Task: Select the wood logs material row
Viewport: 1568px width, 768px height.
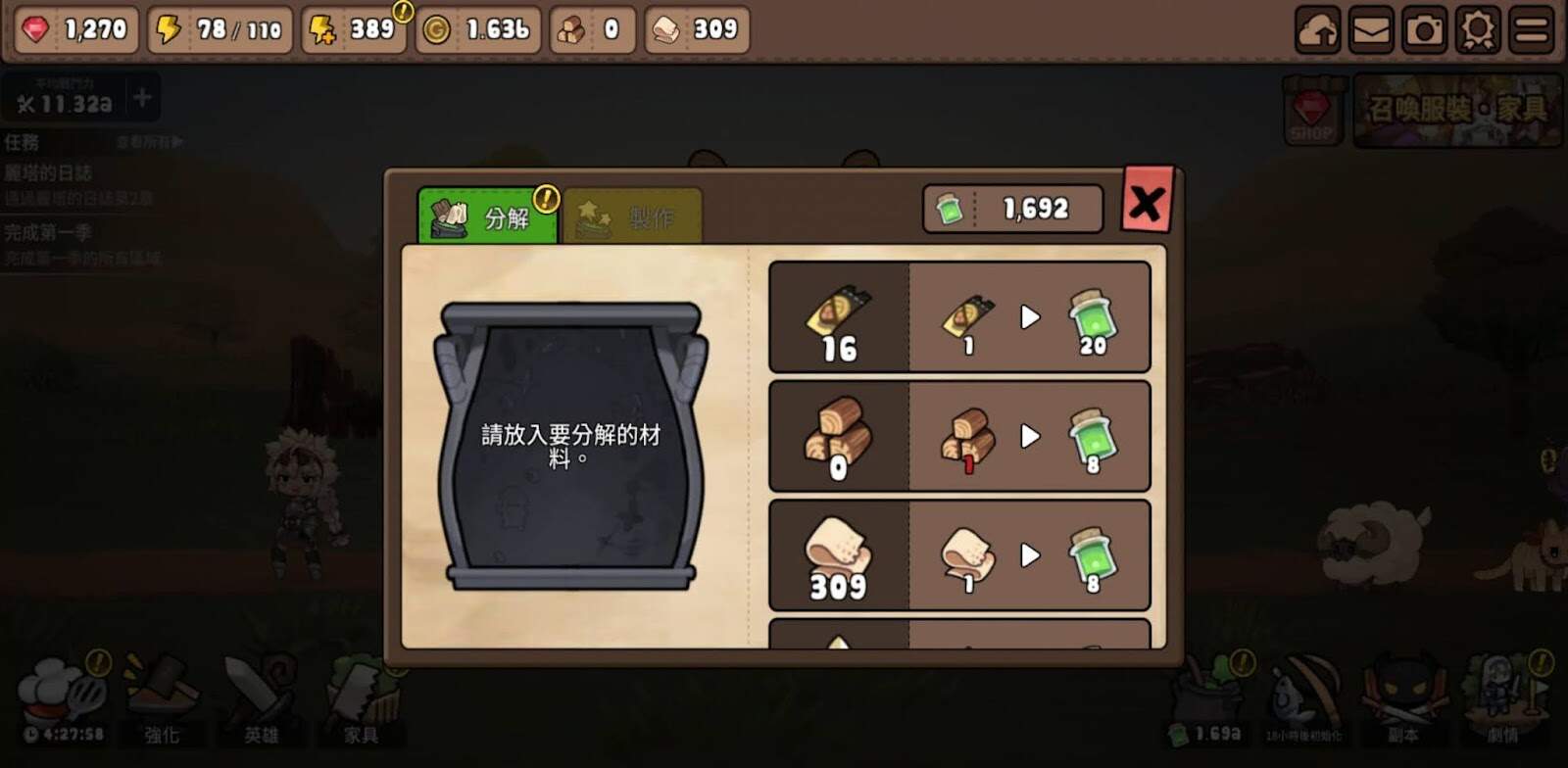Action: point(958,437)
